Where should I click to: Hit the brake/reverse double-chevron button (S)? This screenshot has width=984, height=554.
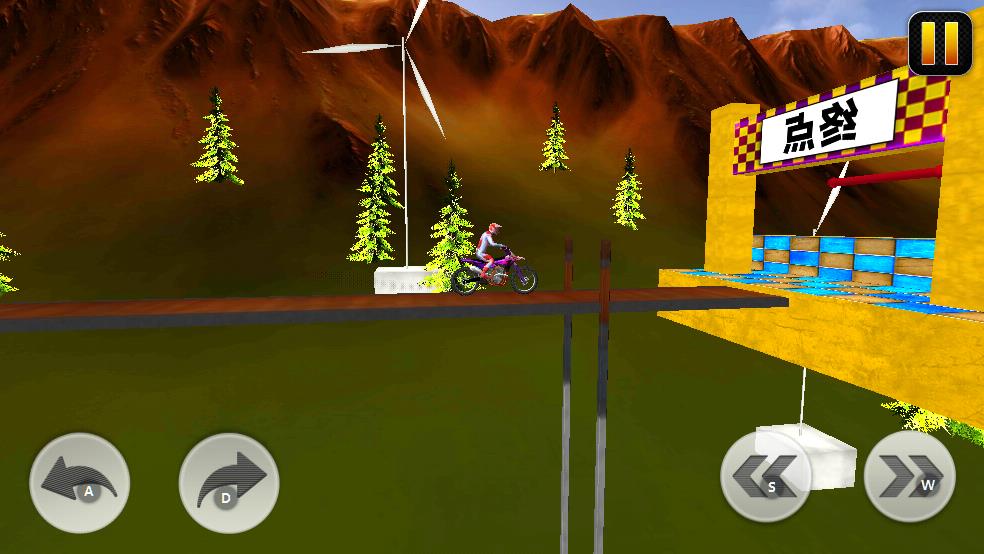pyautogui.click(x=765, y=477)
